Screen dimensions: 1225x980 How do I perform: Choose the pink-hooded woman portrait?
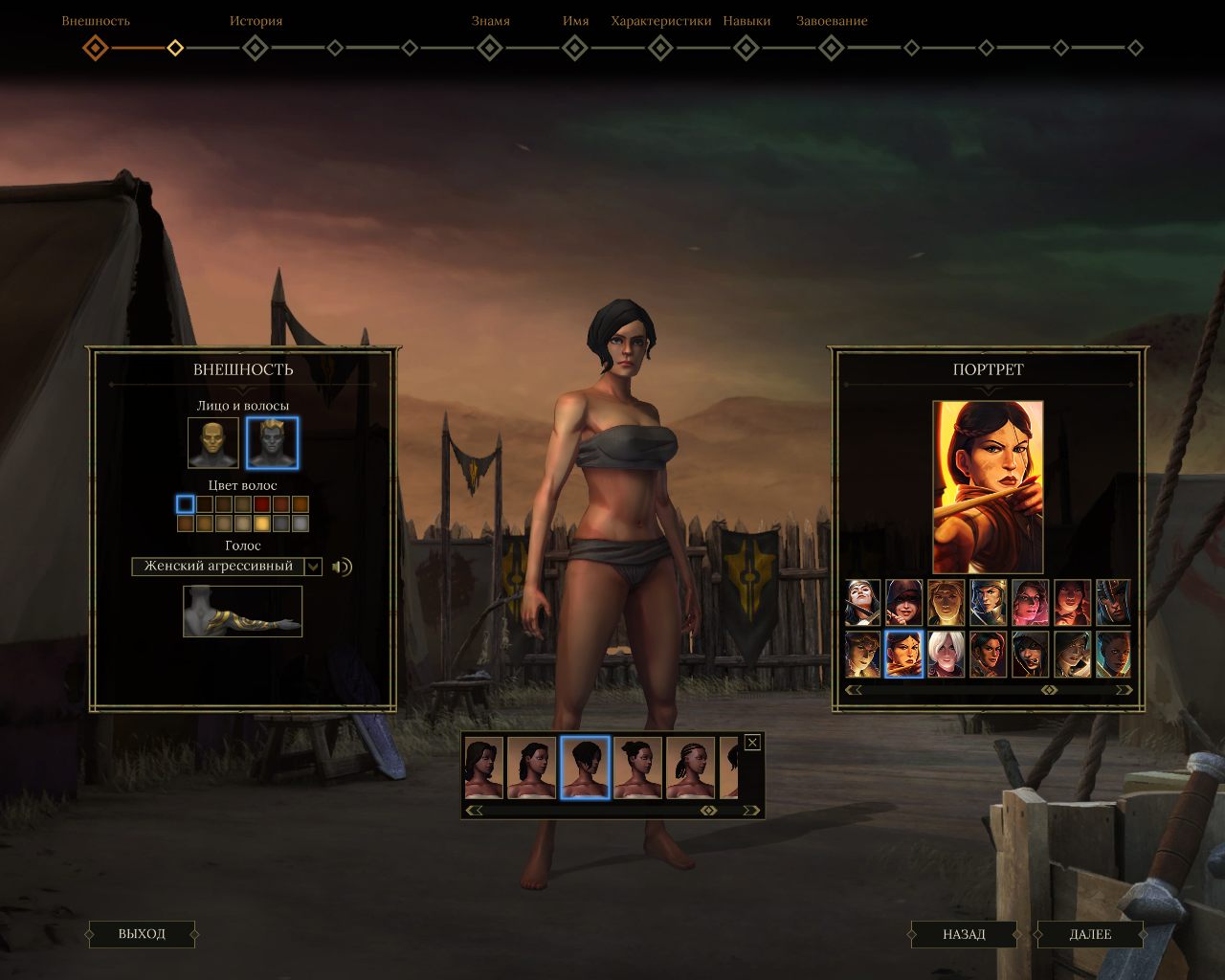click(x=1030, y=603)
